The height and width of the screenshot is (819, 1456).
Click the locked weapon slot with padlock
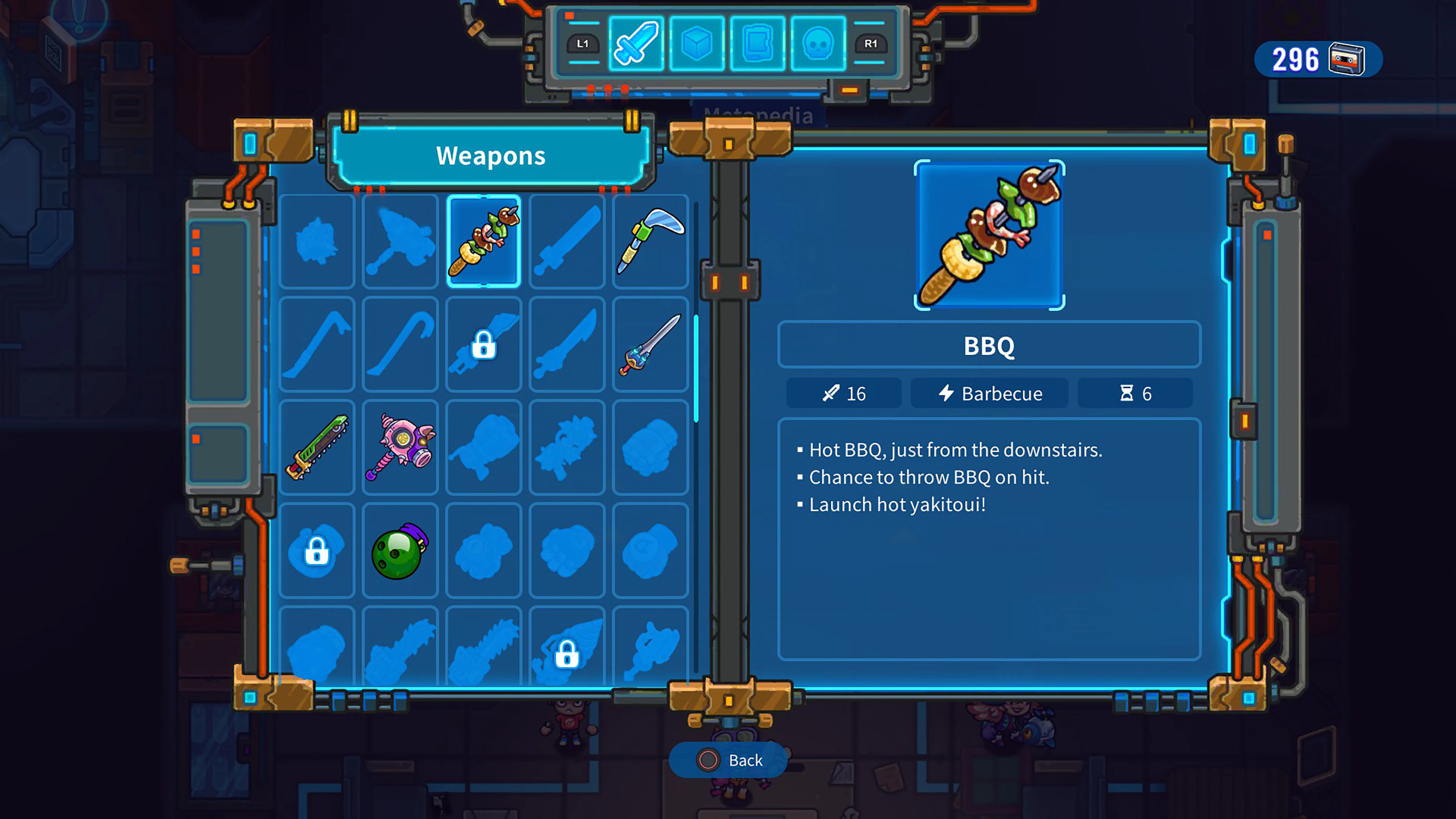click(483, 345)
